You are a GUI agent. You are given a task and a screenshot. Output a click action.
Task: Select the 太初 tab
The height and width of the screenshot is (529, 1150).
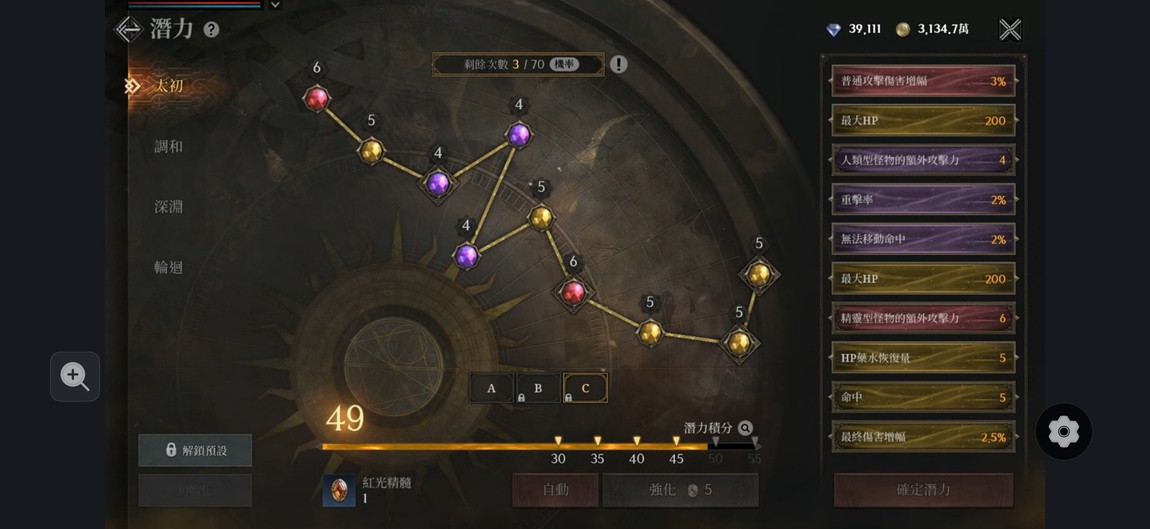click(169, 86)
